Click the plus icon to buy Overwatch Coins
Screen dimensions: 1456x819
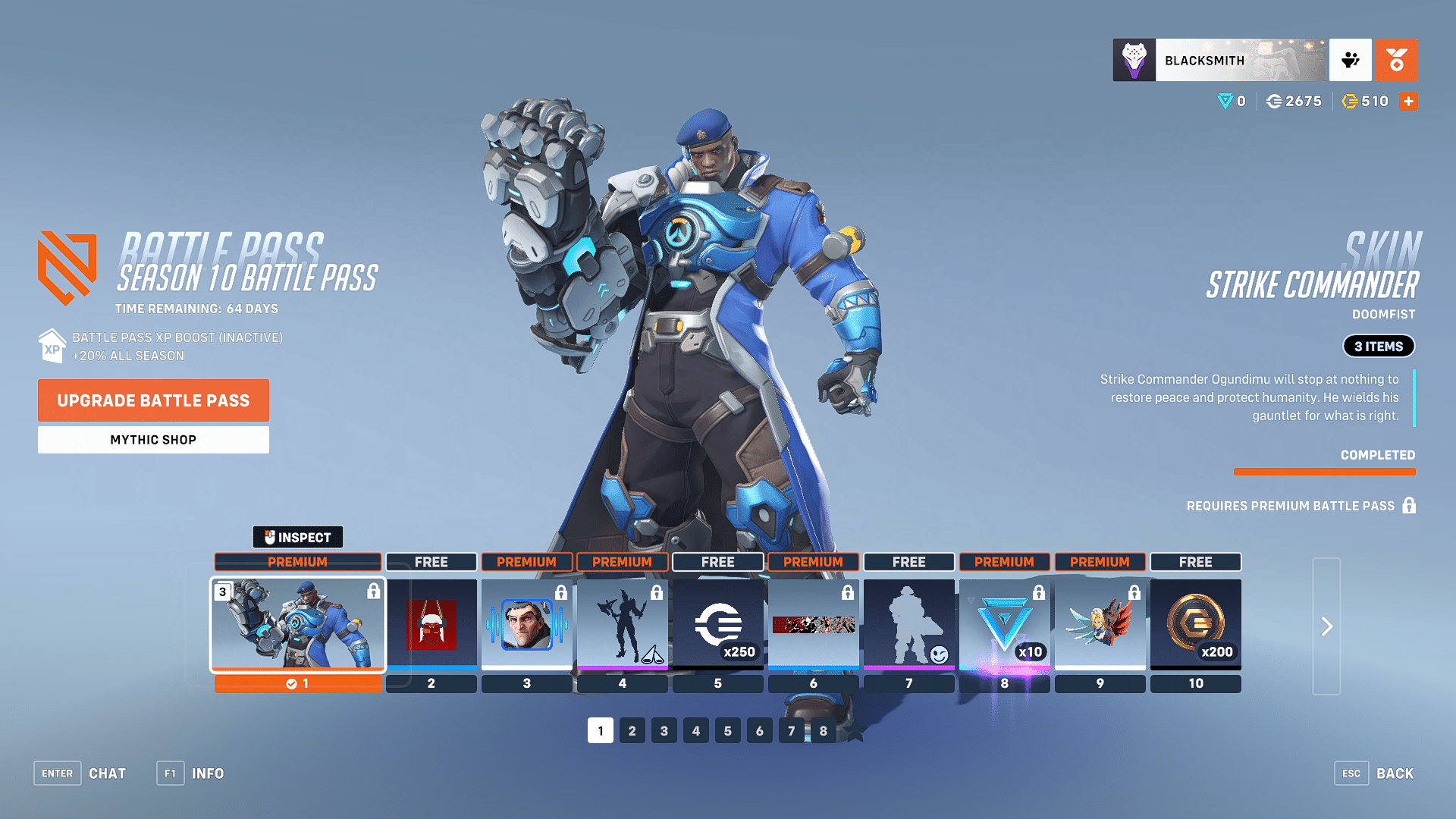[1408, 101]
